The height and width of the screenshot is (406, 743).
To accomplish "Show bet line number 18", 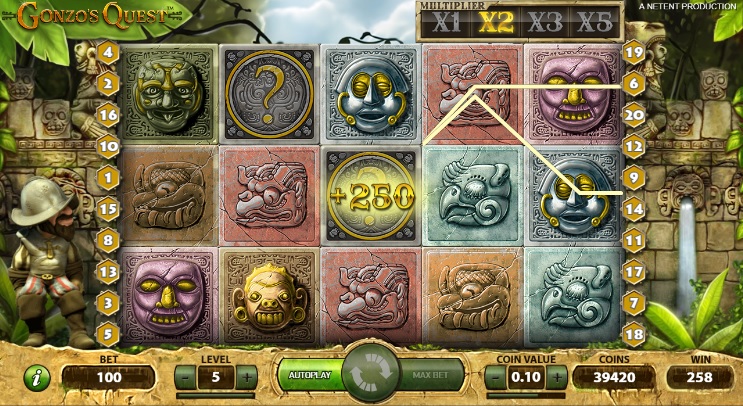I will click(633, 332).
